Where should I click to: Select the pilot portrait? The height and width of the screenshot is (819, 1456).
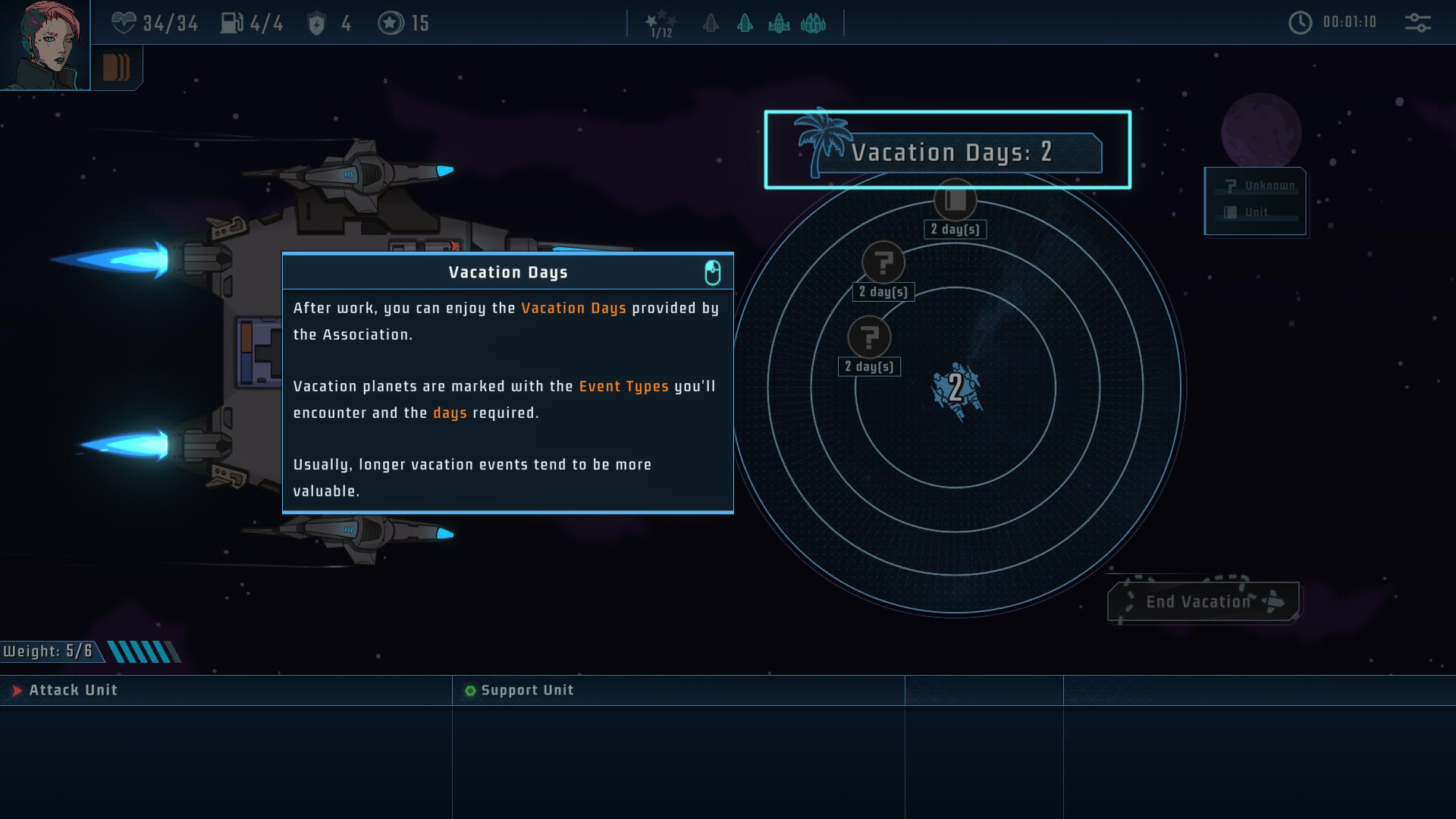(44, 45)
